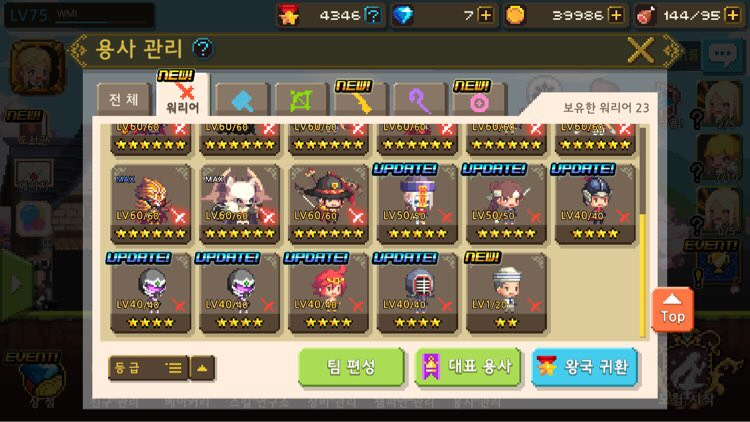
Task: Switch to the 전체 (All) tab
Action: click(x=124, y=100)
